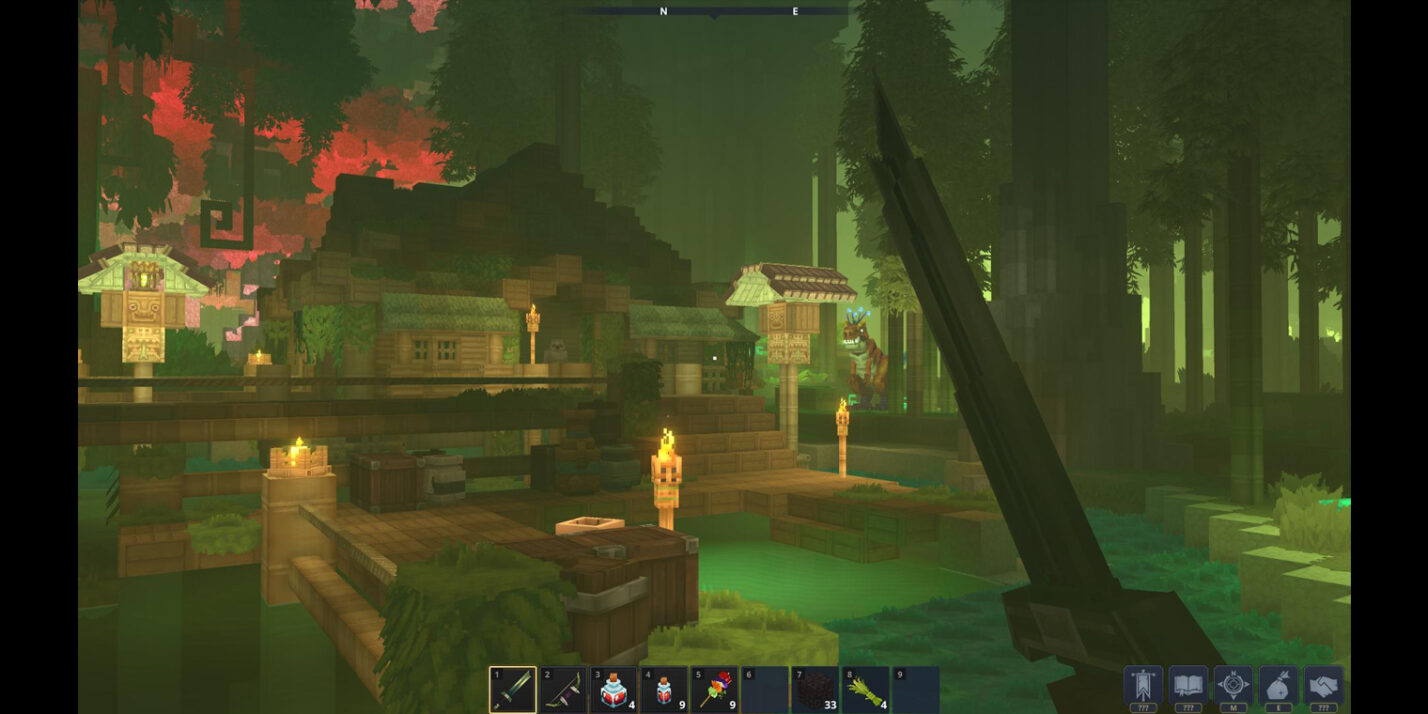Screen dimensions: 1428x714
Task: Show the map via compass icon
Action: coord(1233,685)
